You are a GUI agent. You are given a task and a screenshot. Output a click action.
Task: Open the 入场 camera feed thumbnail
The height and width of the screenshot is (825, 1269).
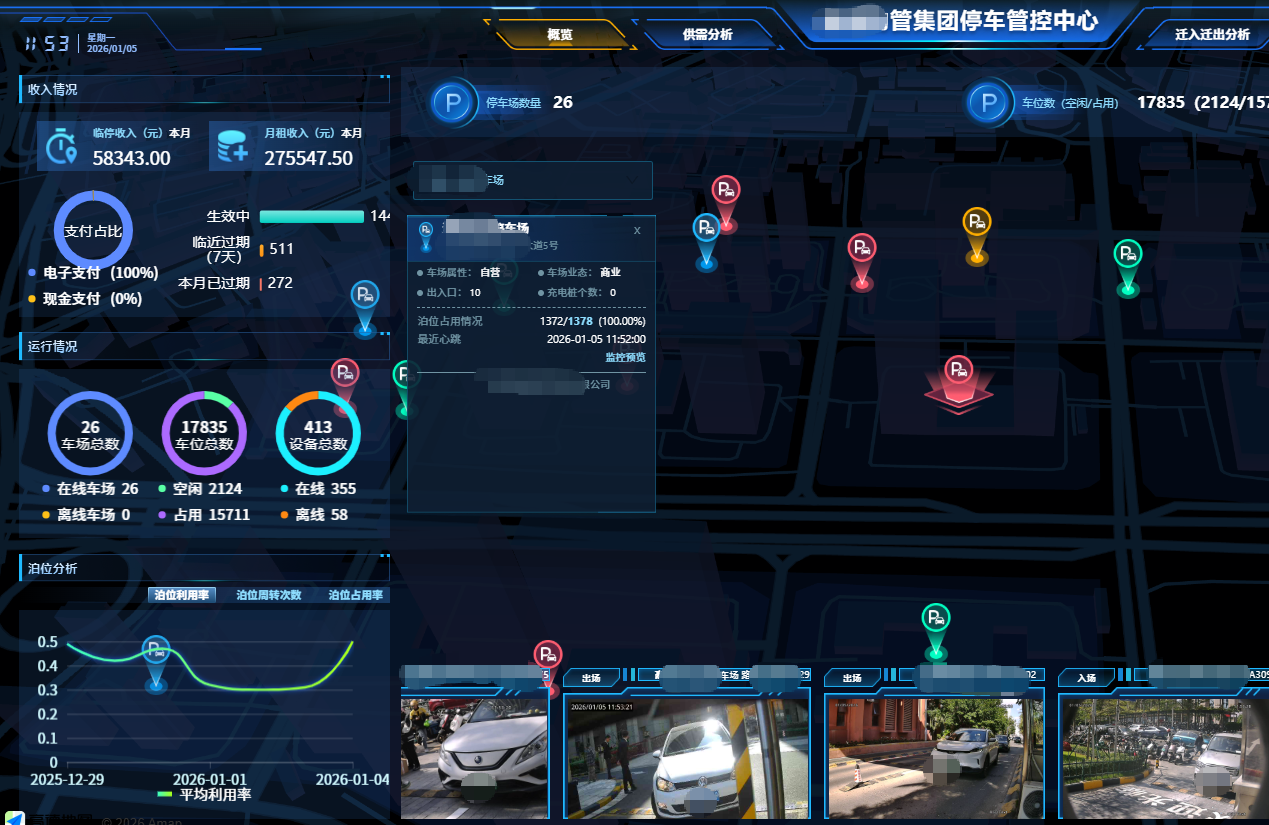[x=1164, y=758]
